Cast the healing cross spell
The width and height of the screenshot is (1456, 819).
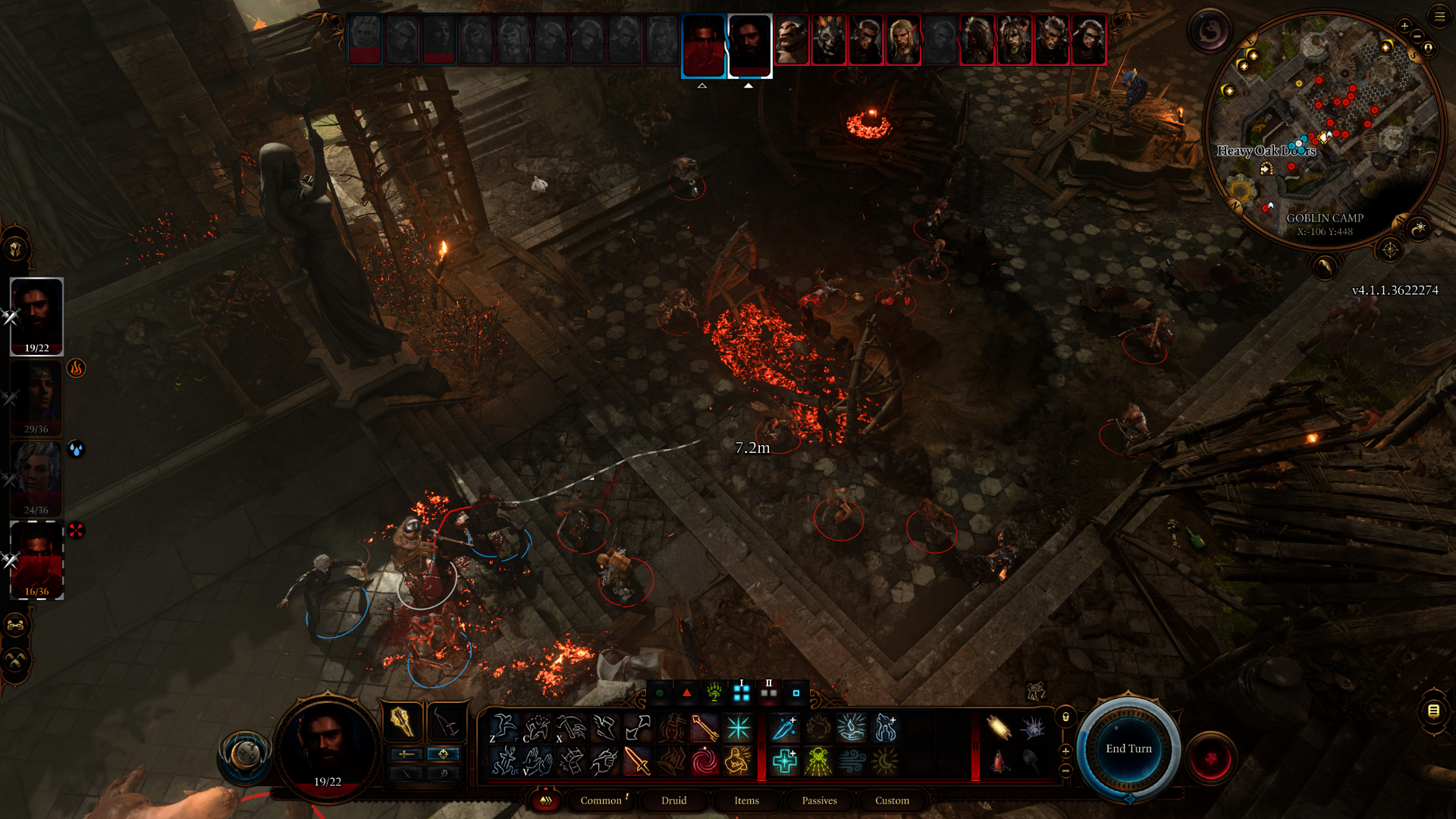pyautogui.click(x=785, y=761)
